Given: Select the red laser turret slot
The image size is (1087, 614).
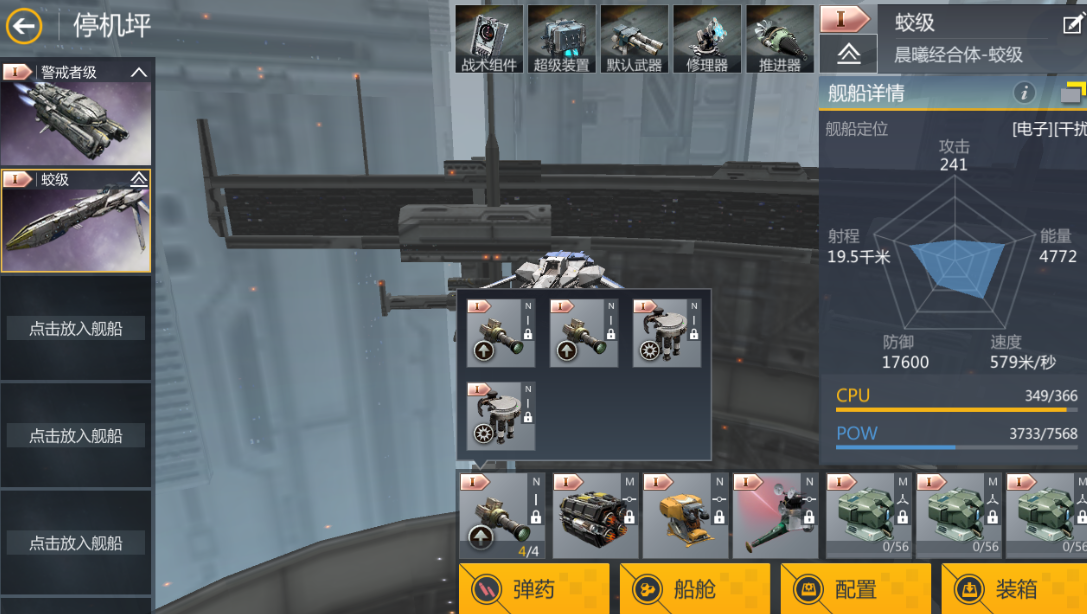Looking at the screenshot, I should [x=775, y=515].
